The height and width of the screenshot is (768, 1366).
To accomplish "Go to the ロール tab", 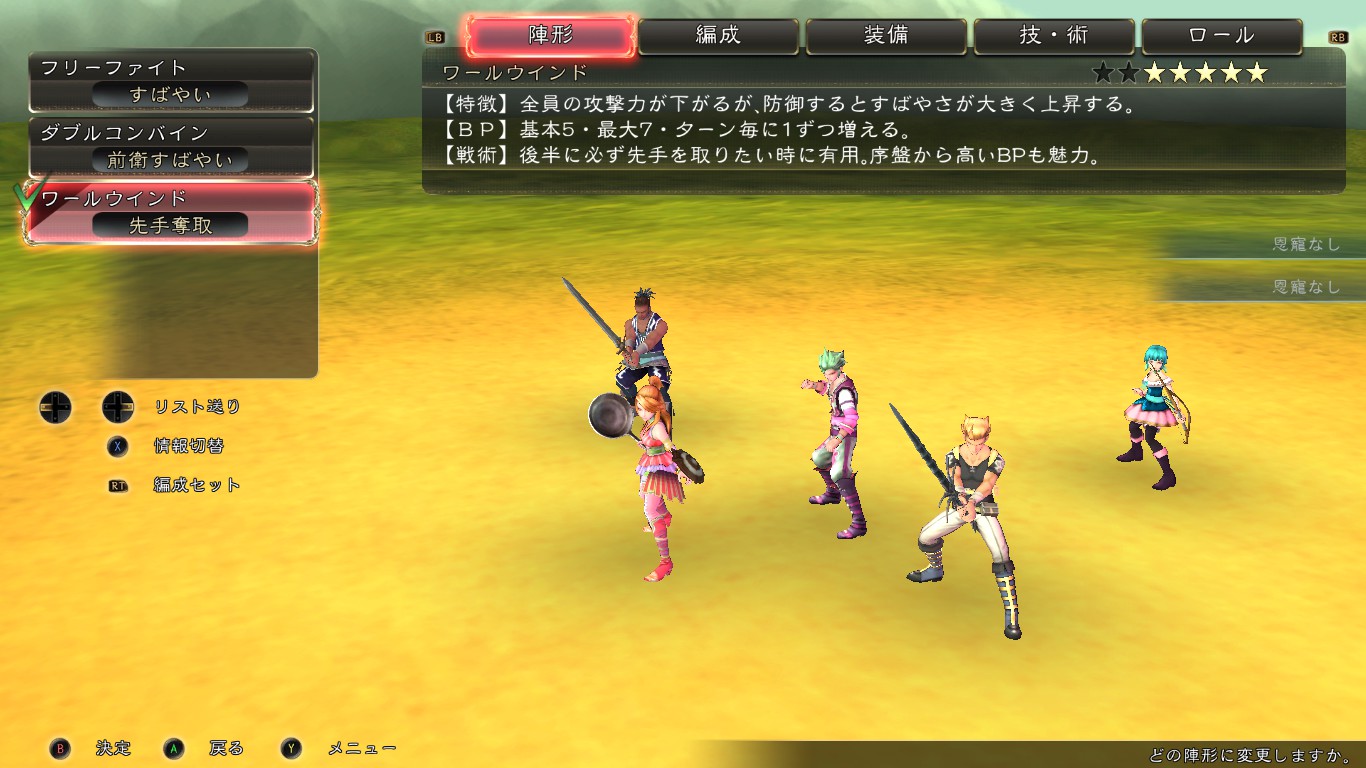I will 1222,36.
